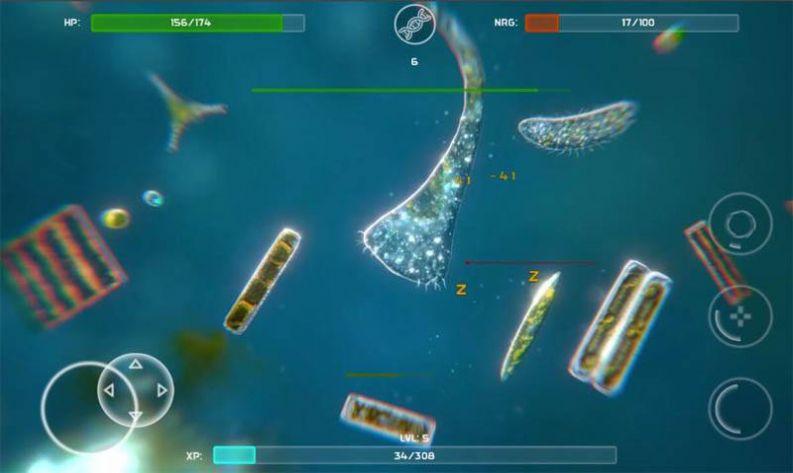Tap the movement joystick thumb with arrows
The width and height of the screenshot is (793, 473).
(x=136, y=390)
